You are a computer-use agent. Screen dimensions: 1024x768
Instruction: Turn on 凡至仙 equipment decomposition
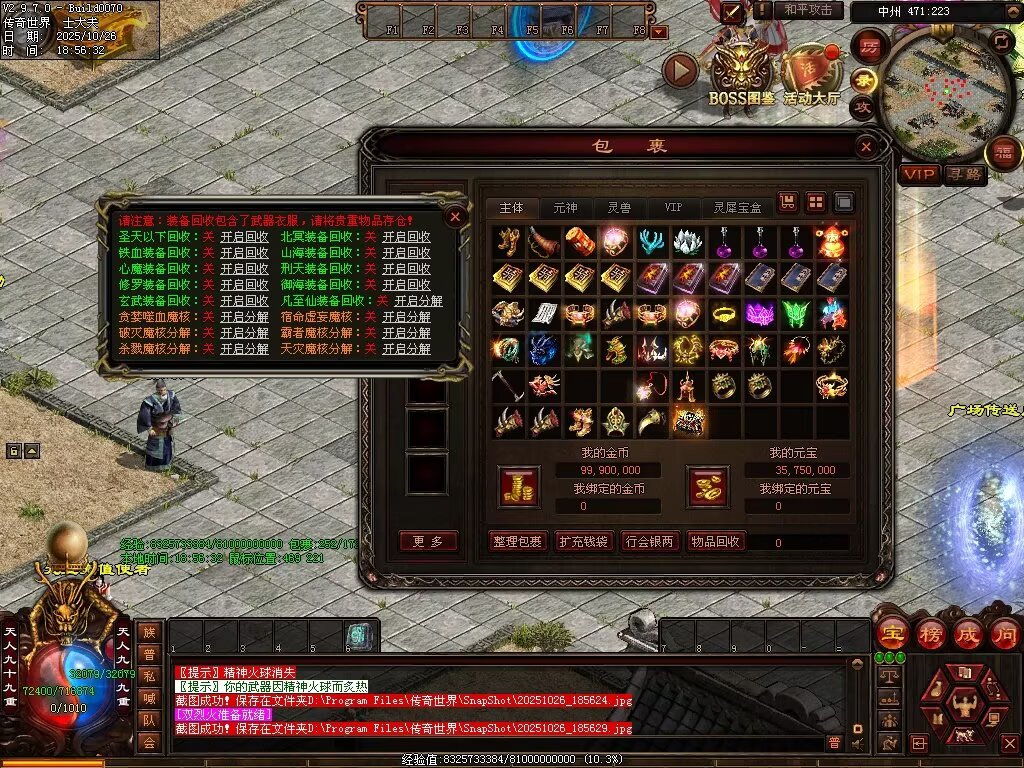pyautogui.click(x=418, y=301)
